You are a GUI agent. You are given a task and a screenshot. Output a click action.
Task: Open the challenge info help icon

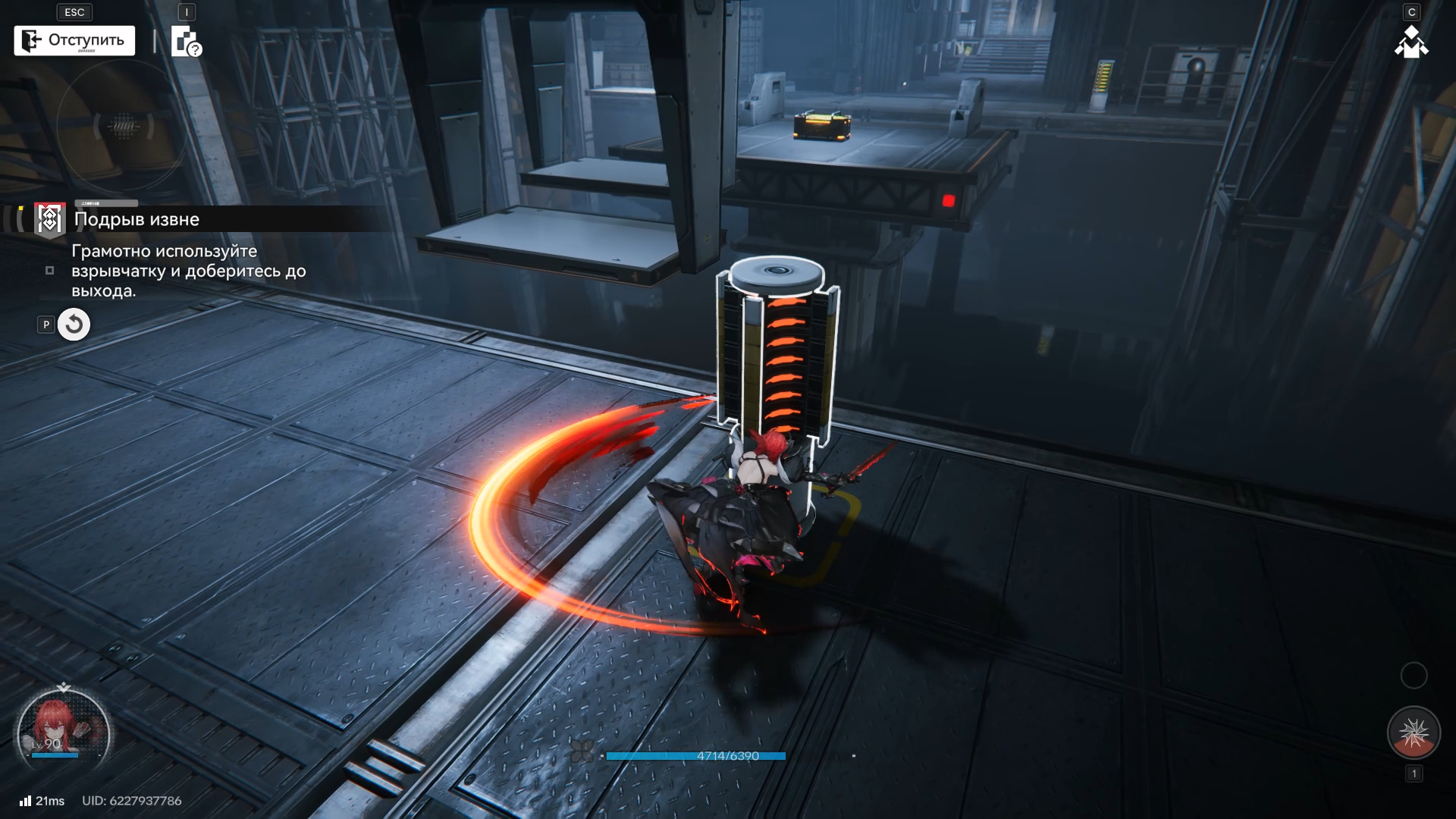(x=186, y=42)
